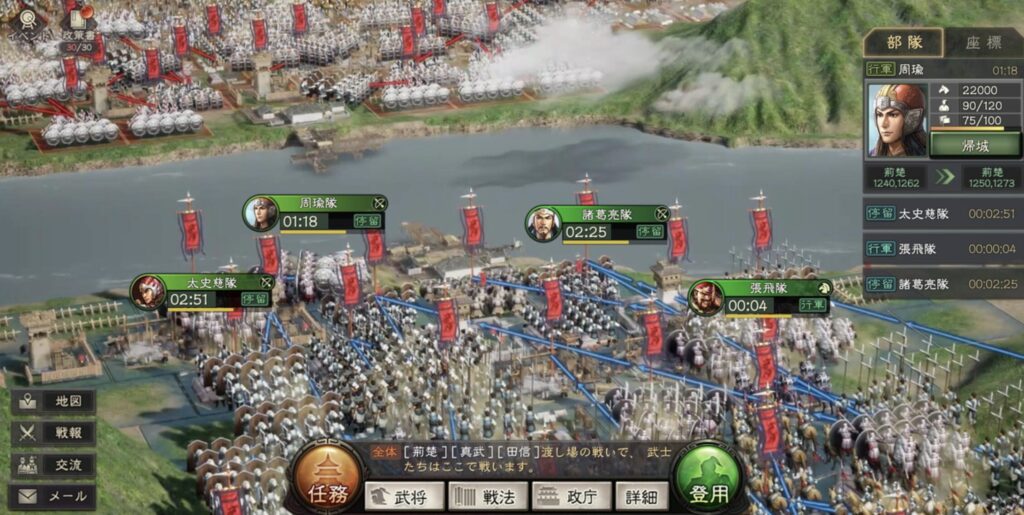This screenshot has width=1024, height=515.
Task: Select the 諸葛亮隊 unit marker on map
Action: point(598,224)
